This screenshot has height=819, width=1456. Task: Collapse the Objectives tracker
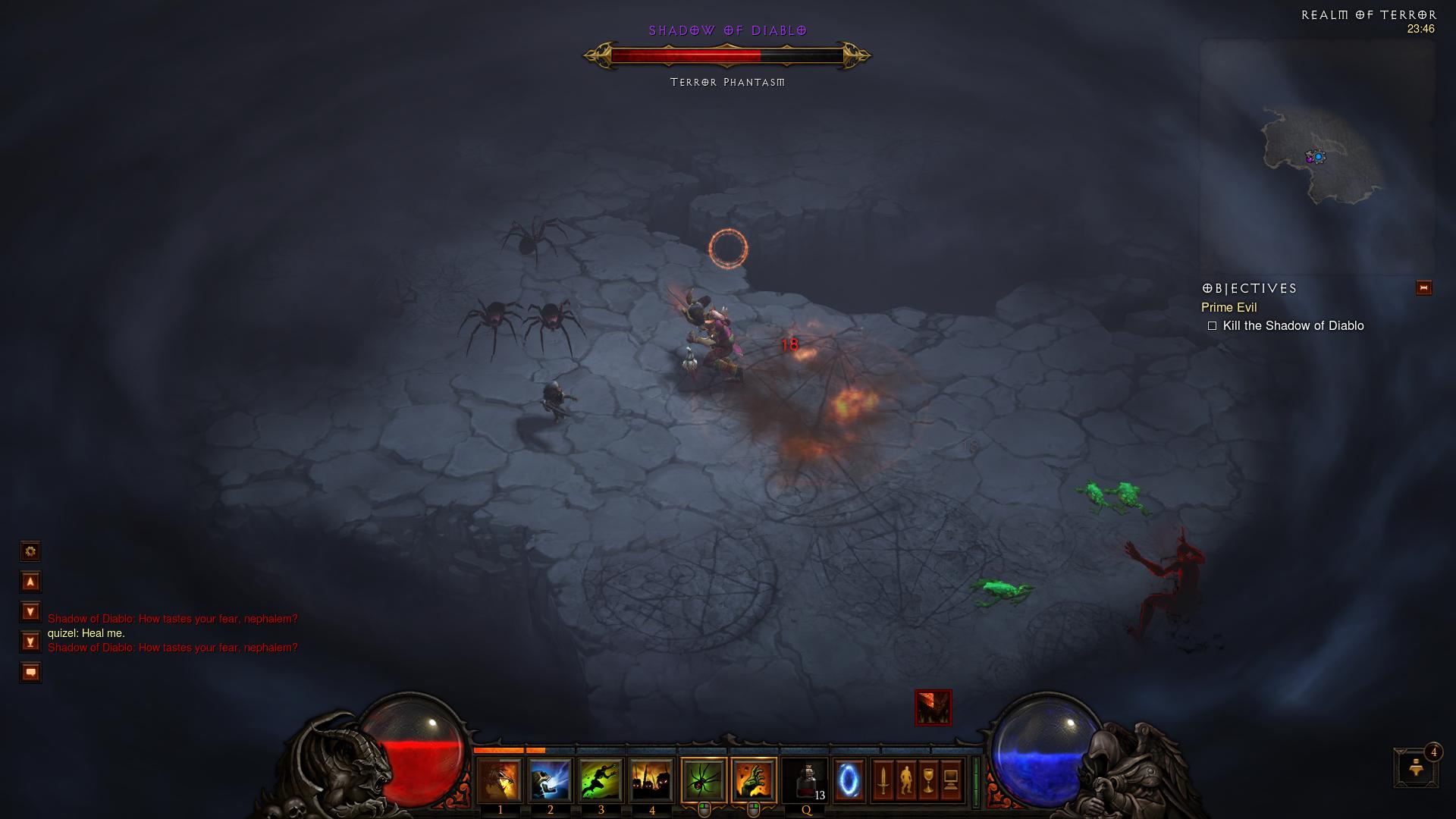pos(1423,288)
